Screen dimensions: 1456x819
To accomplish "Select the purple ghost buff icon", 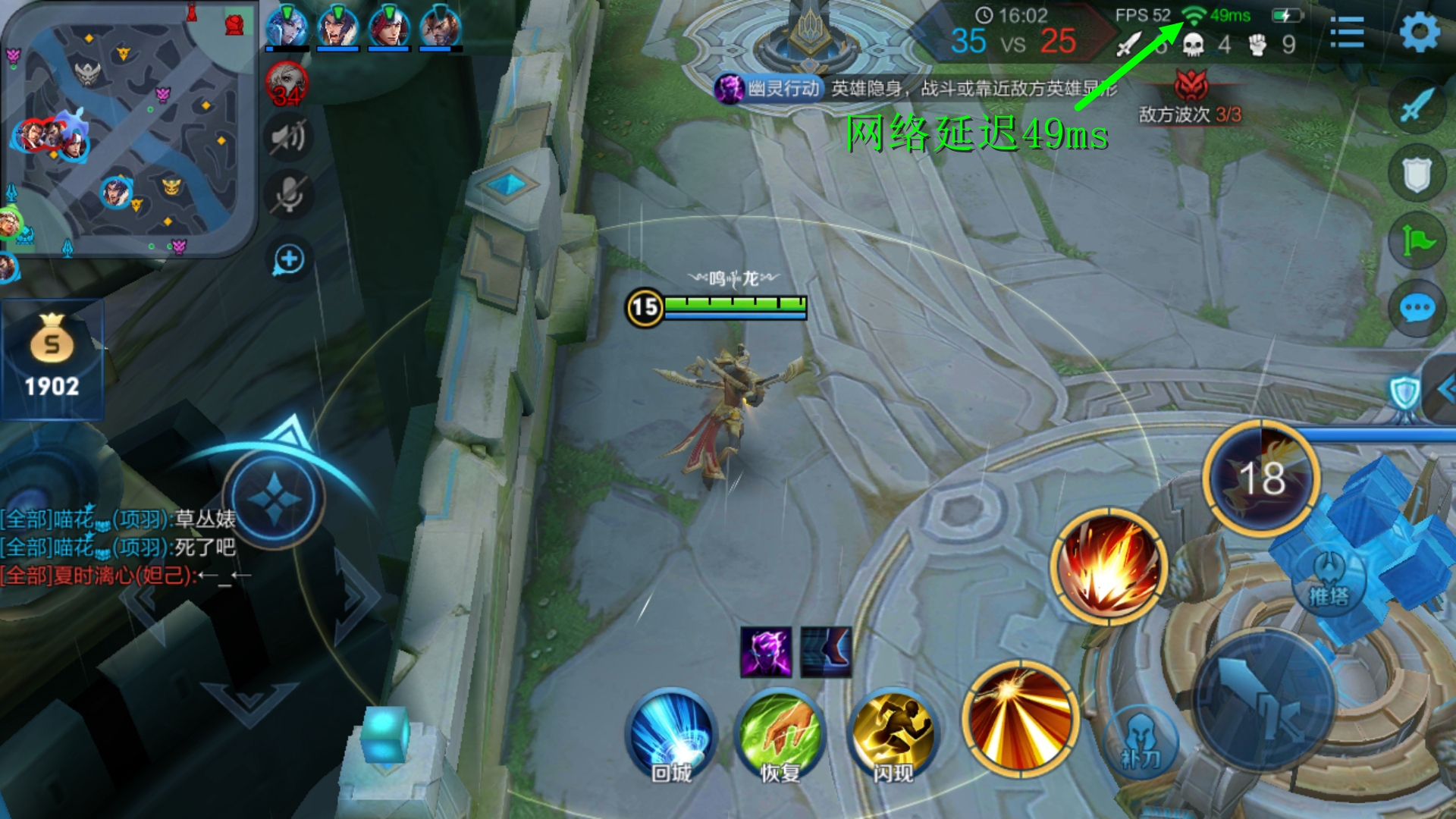I will (x=766, y=652).
